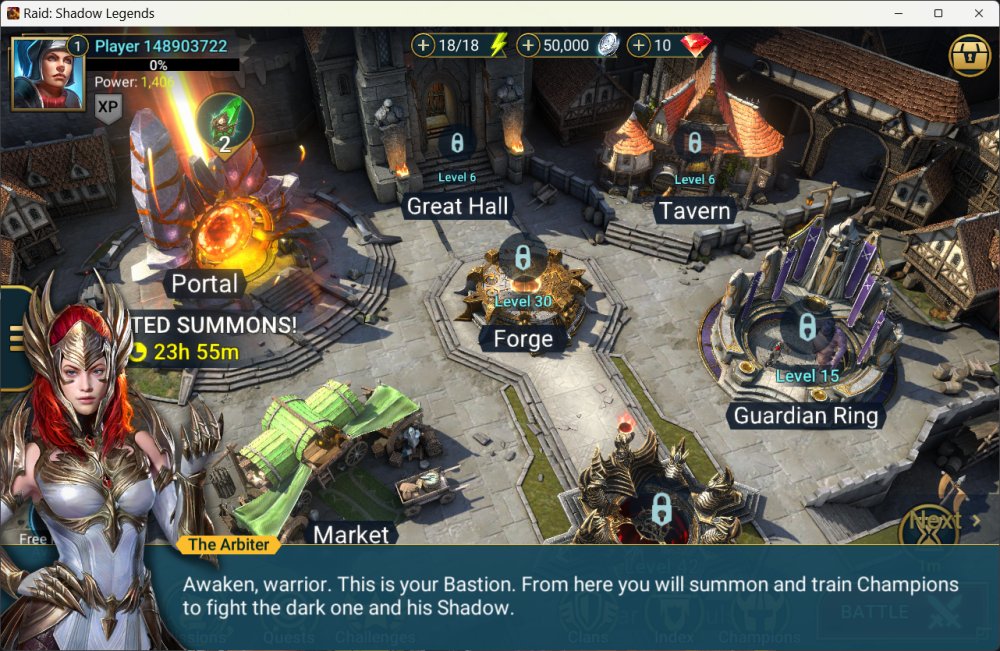
Task: Advance dialogue with the Next button
Action: [934, 521]
